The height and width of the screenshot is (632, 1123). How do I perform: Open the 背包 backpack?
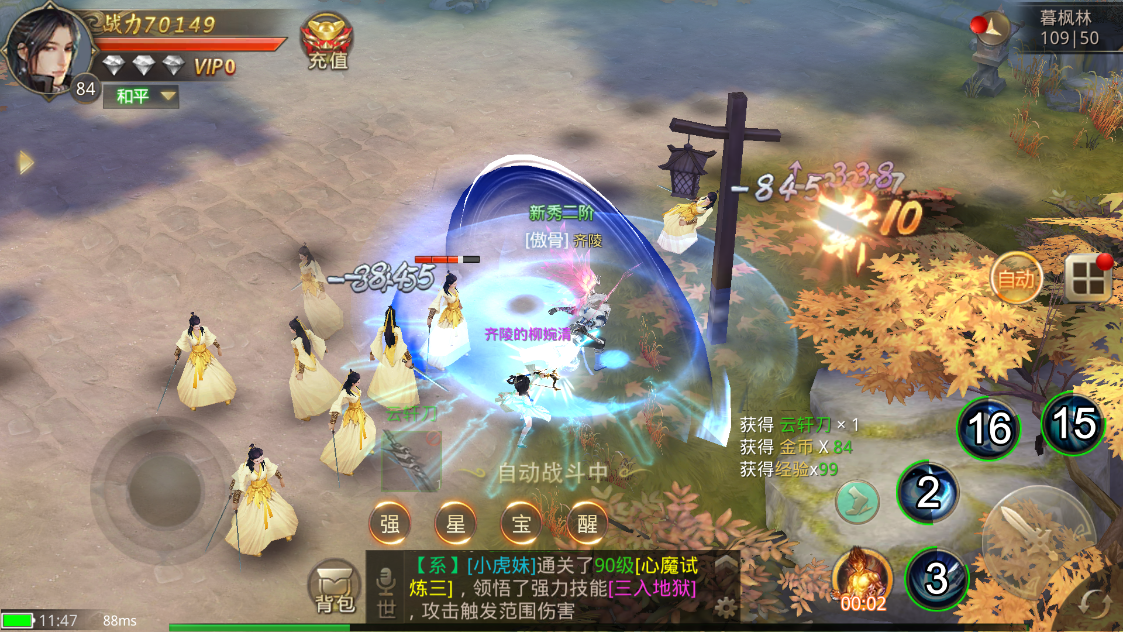[x=334, y=587]
